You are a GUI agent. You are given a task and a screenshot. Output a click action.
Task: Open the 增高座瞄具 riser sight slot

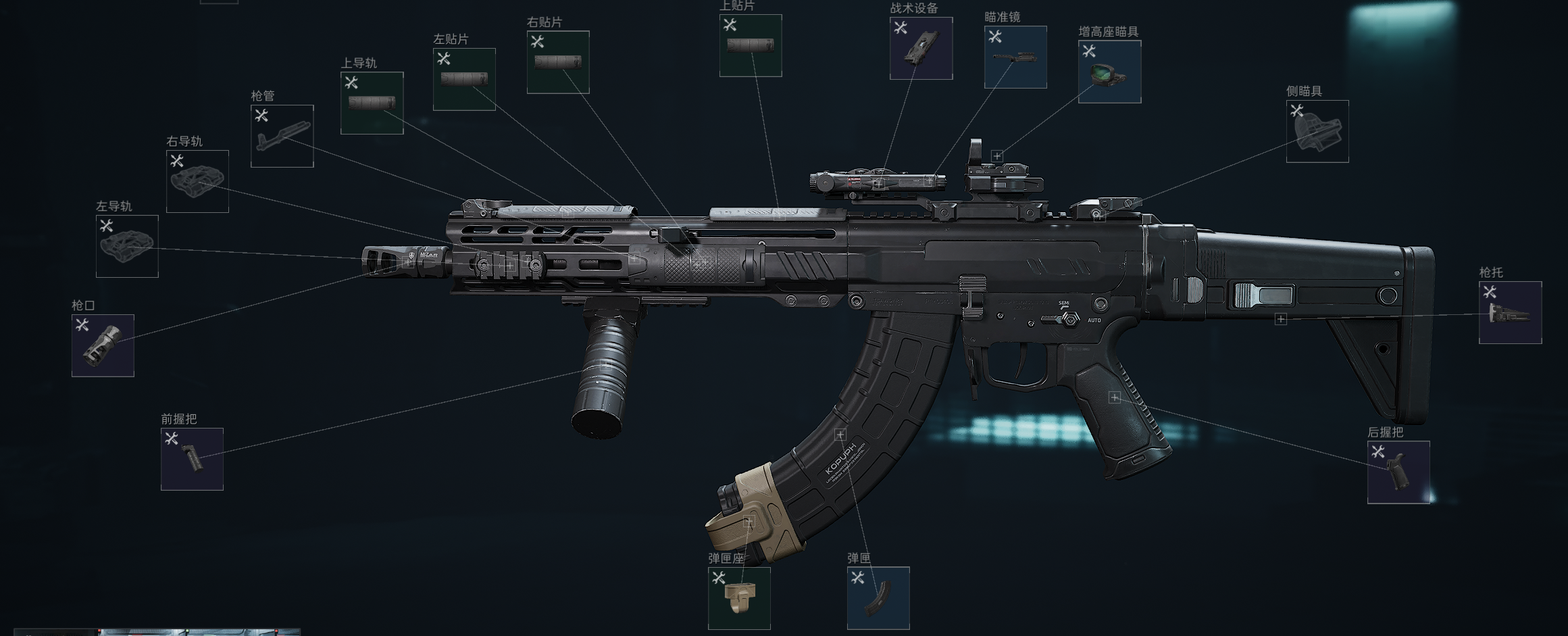(x=1109, y=72)
